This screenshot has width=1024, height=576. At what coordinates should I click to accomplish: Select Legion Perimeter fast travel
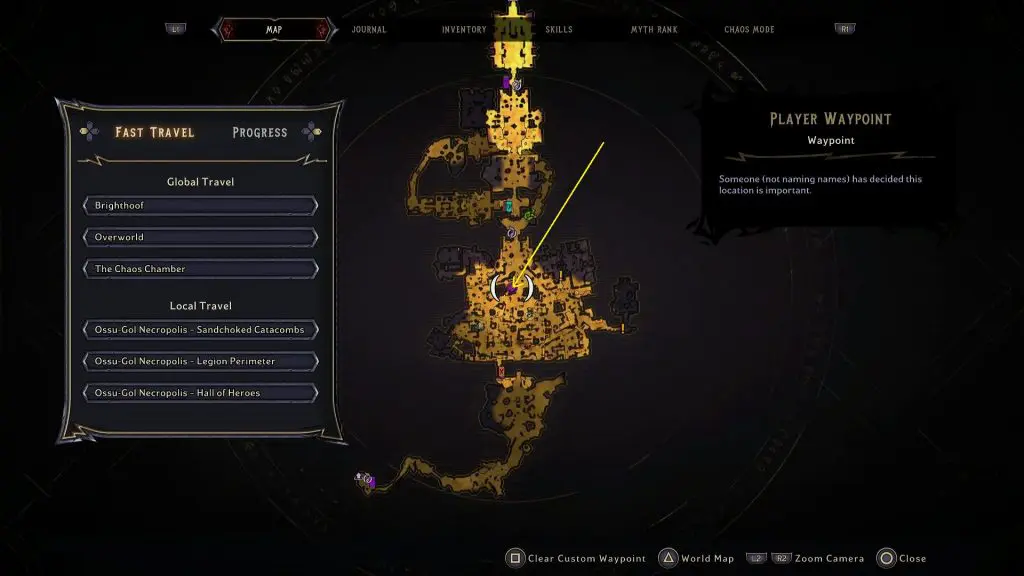(x=201, y=361)
